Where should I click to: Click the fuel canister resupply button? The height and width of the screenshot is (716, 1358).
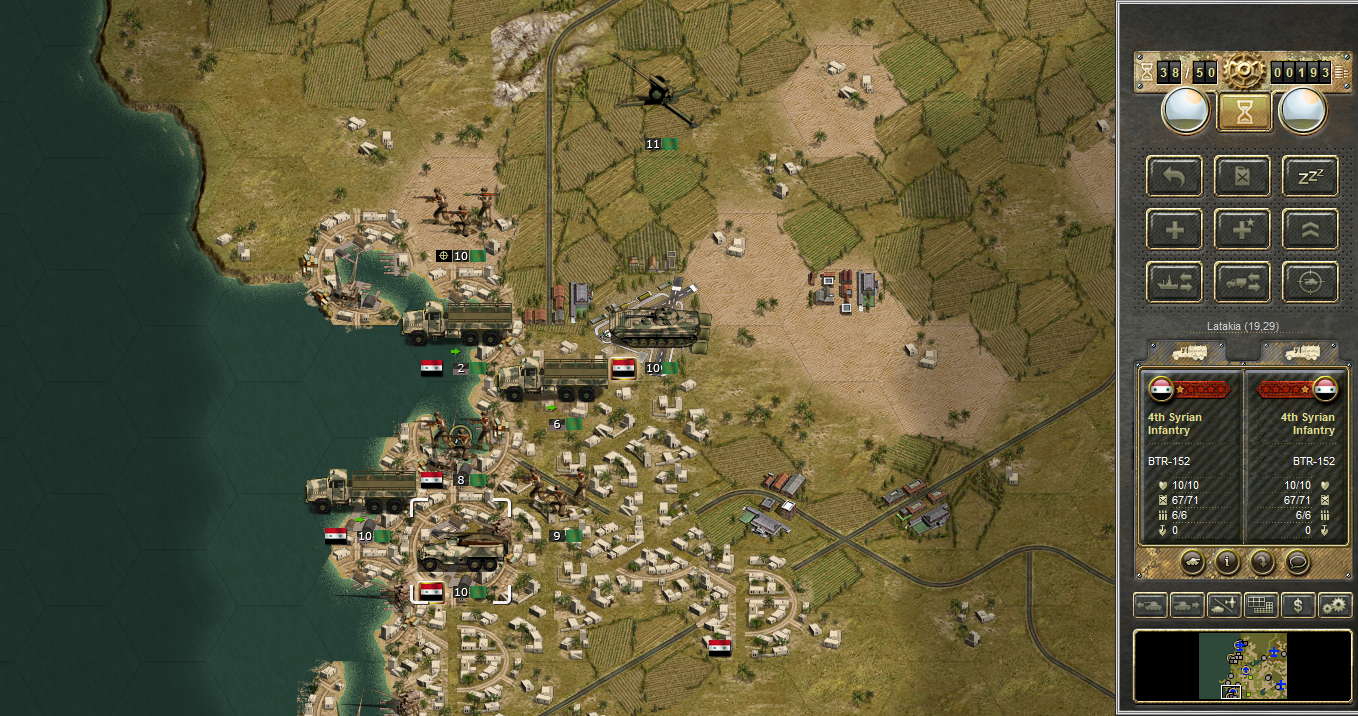click(x=1243, y=176)
